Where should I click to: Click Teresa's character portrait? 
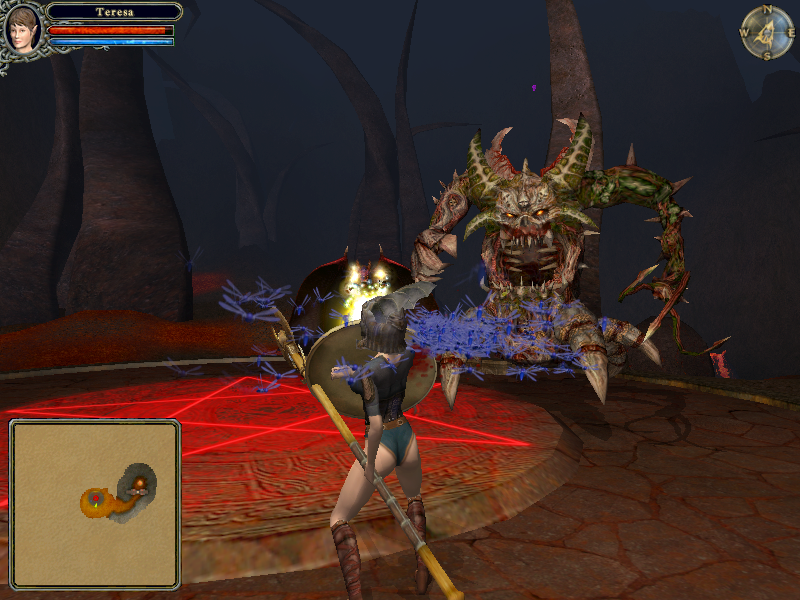tap(22, 28)
